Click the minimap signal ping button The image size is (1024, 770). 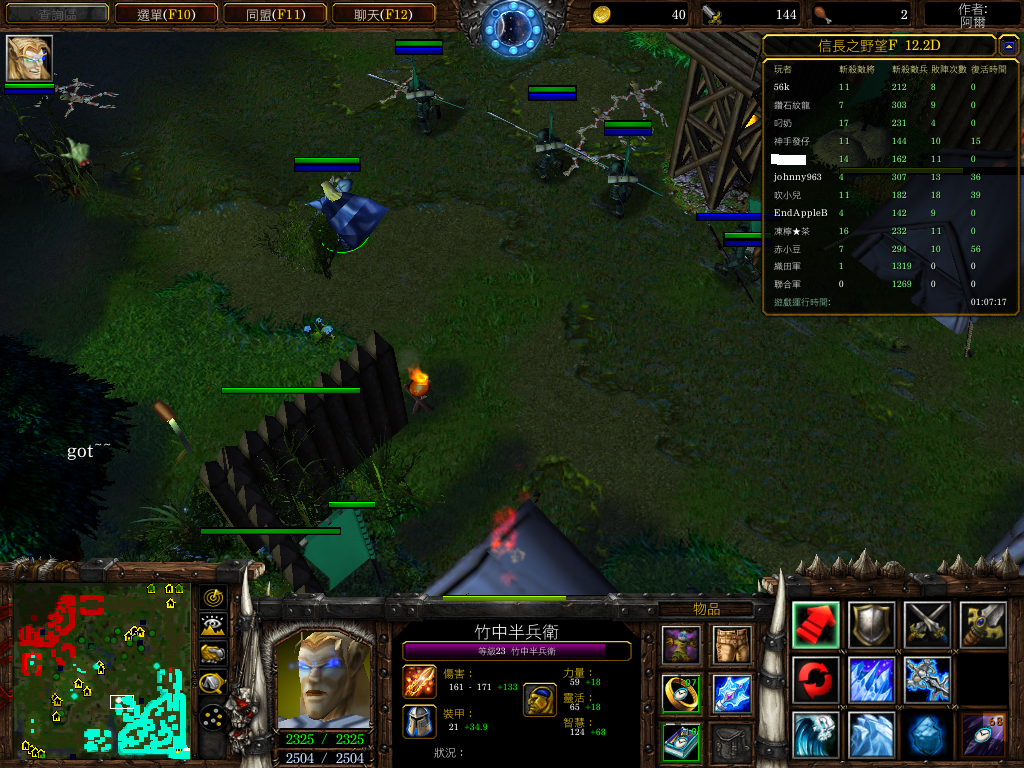tap(212, 598)
